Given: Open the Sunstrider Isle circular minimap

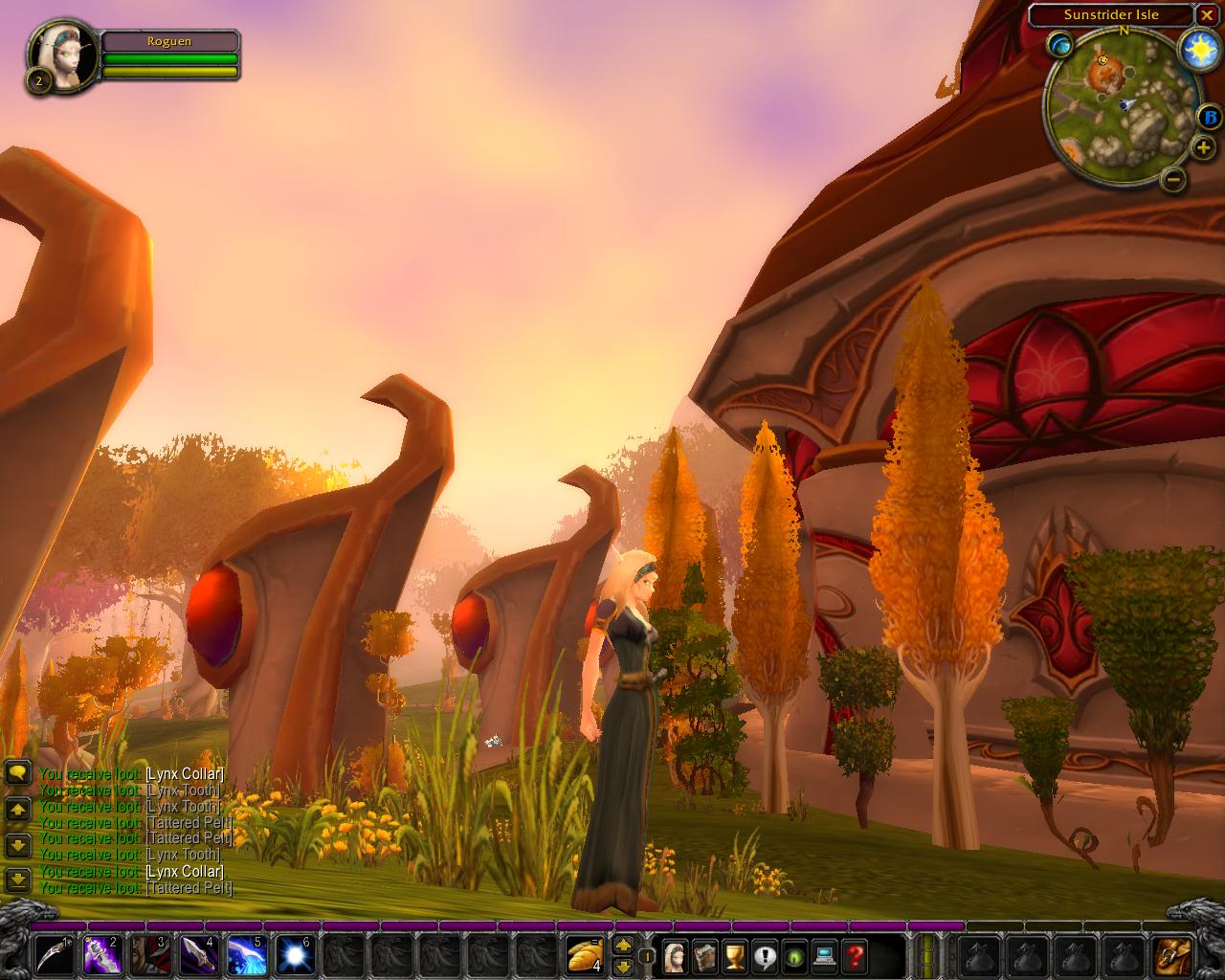Looking at the screenshot, I should coord(1124,107).
